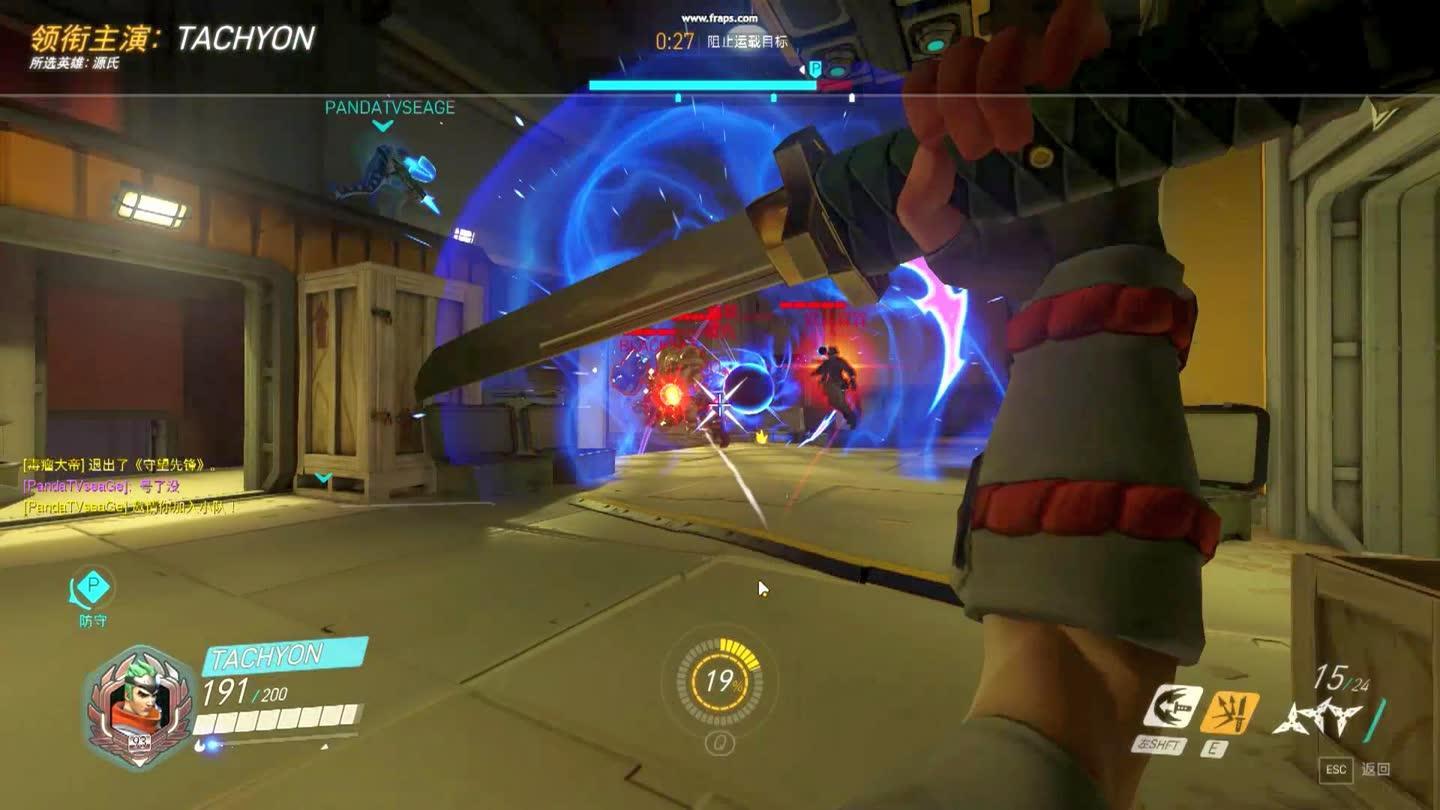The height and width of the screenshot is (810, 1440).
Task: Click the 防守 defend objective icon
Action: 92,590
